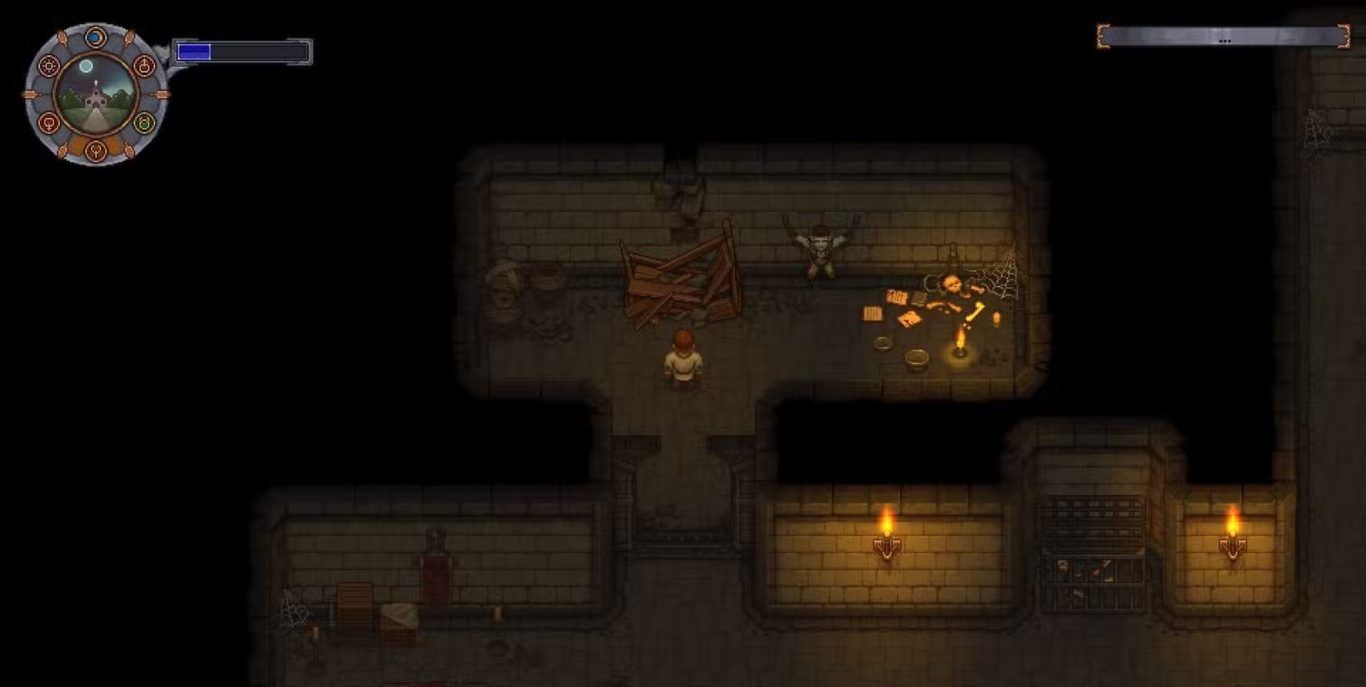Screen dimensions: 1366x687
Task: Click the green day symbol on the wheel
Action: click(x=145, y=123)
